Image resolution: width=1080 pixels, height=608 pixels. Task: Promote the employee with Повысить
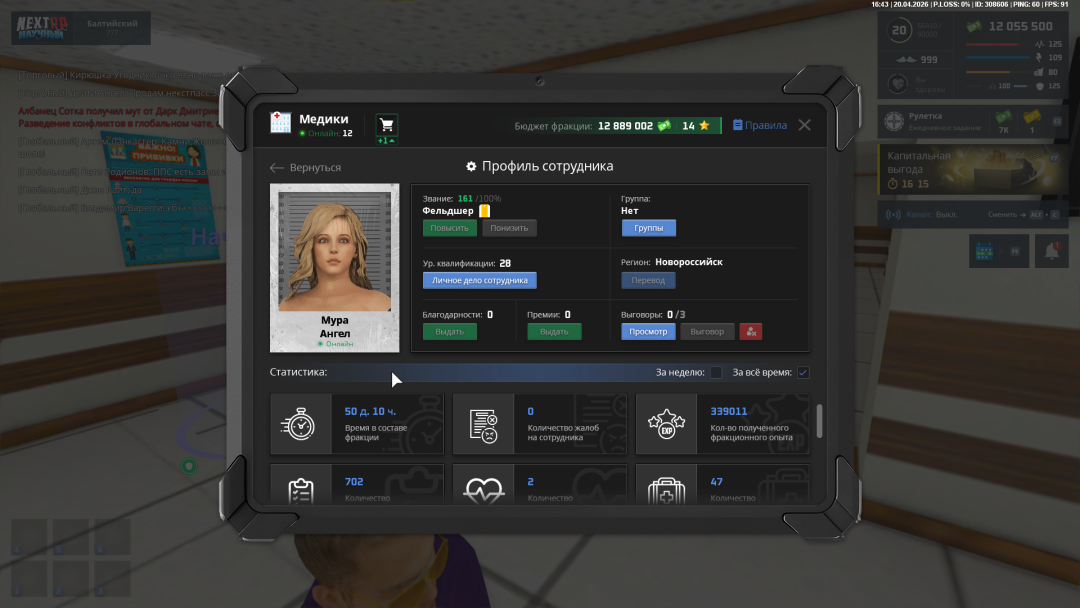point(449,228)
